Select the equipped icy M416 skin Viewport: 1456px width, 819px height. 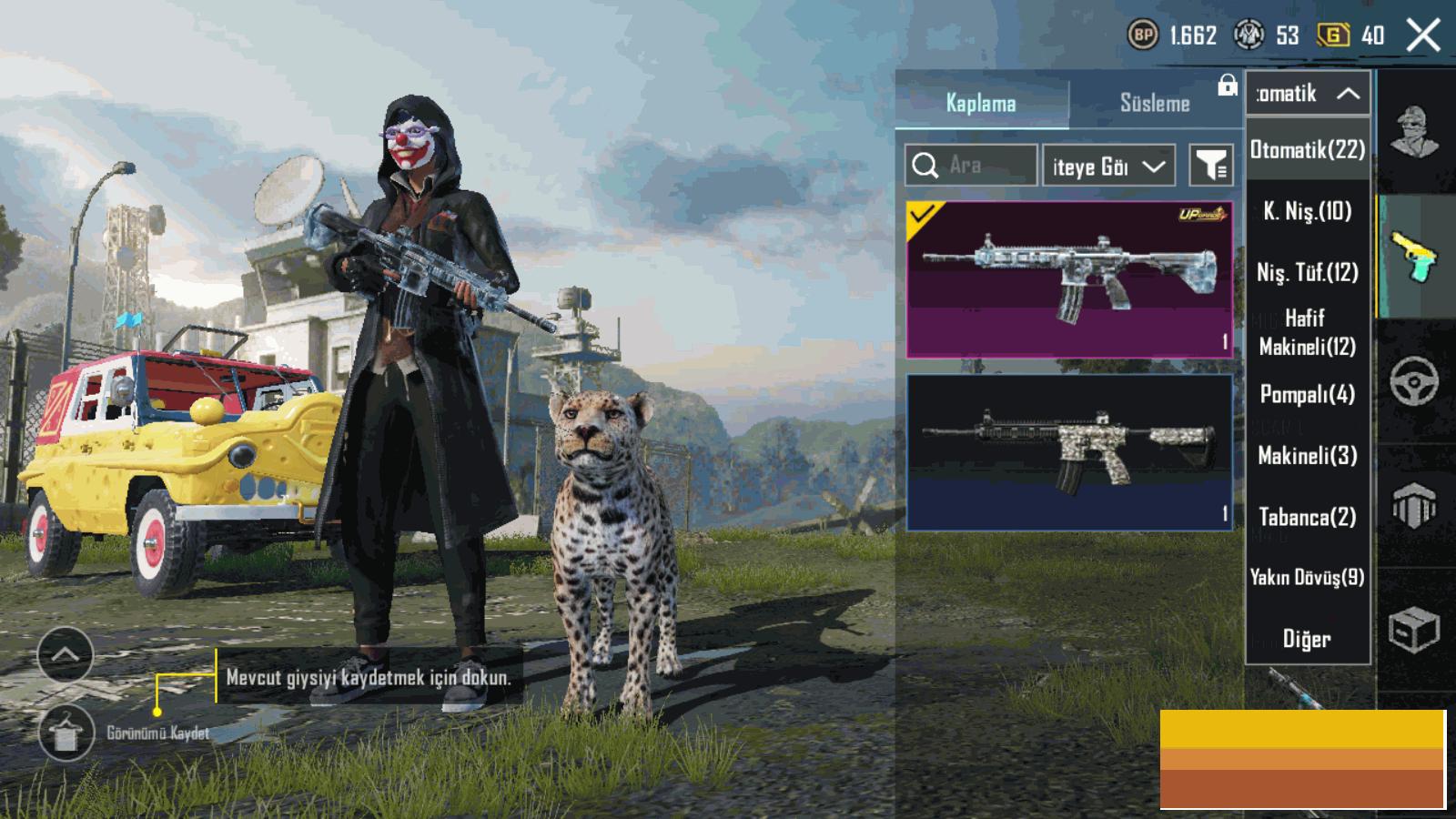tap(1069, 278)
